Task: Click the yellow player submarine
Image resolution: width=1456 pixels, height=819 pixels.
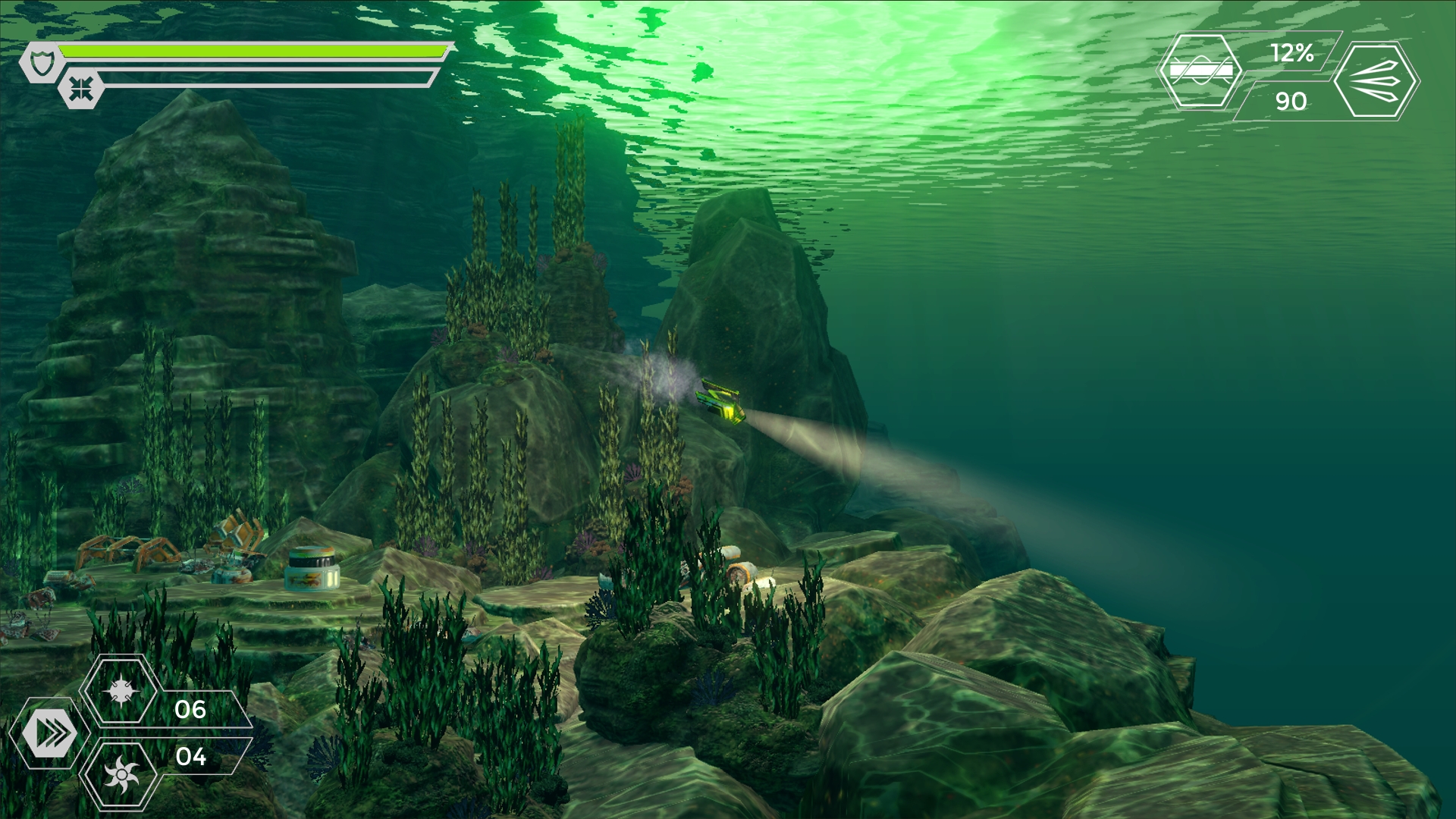Action: [x=720, y=402]
